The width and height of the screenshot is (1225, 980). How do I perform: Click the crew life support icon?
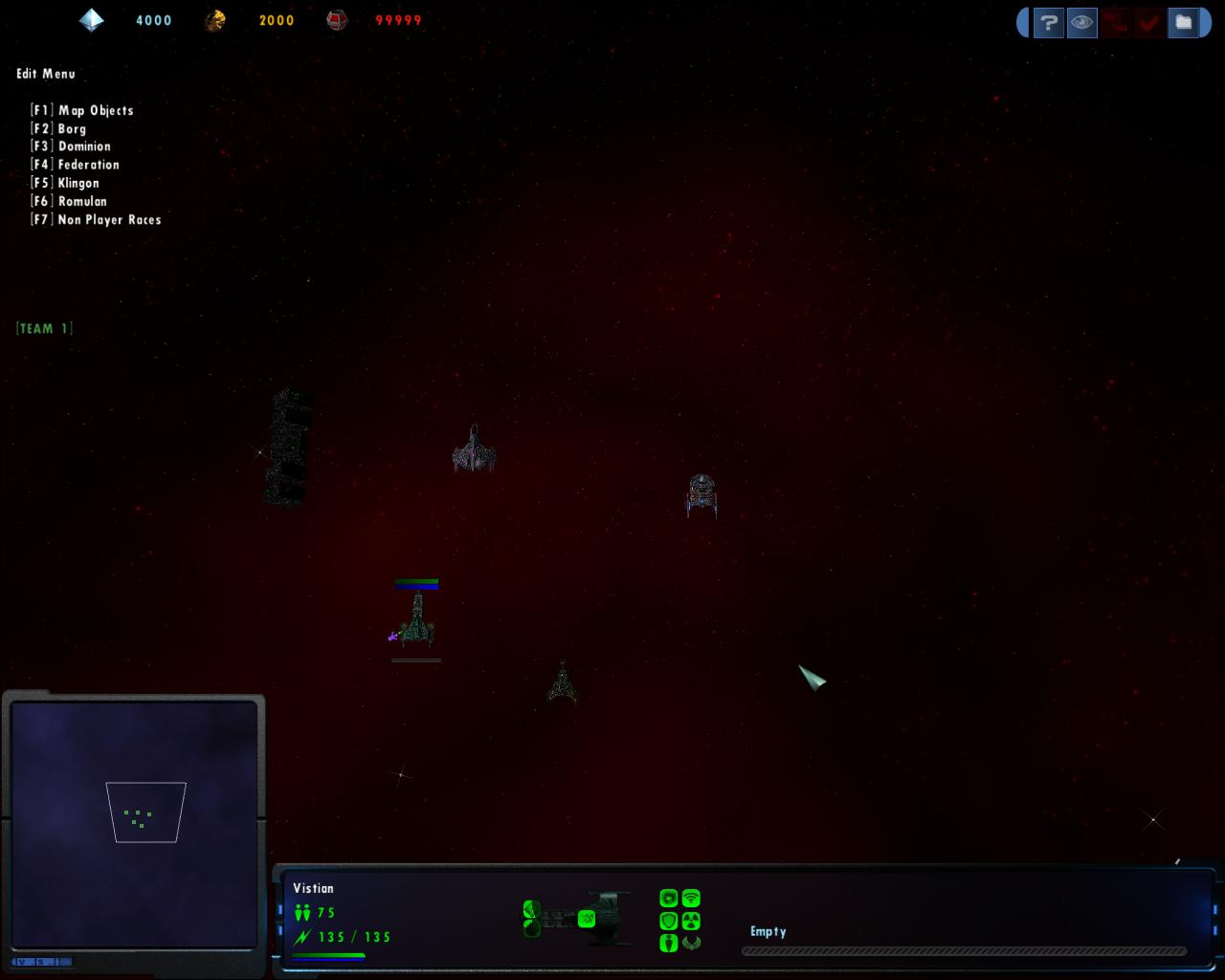click(669, 943)
